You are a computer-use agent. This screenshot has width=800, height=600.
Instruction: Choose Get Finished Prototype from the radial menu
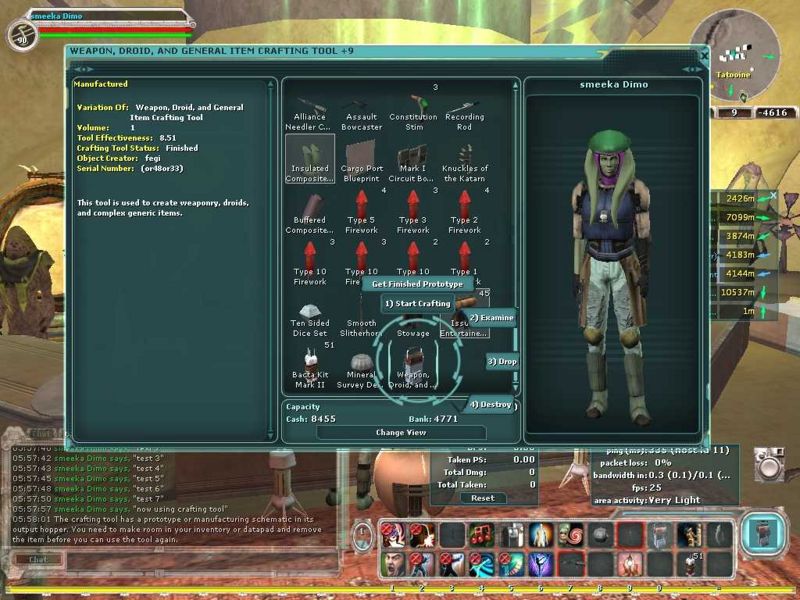(x=417, y=284)
